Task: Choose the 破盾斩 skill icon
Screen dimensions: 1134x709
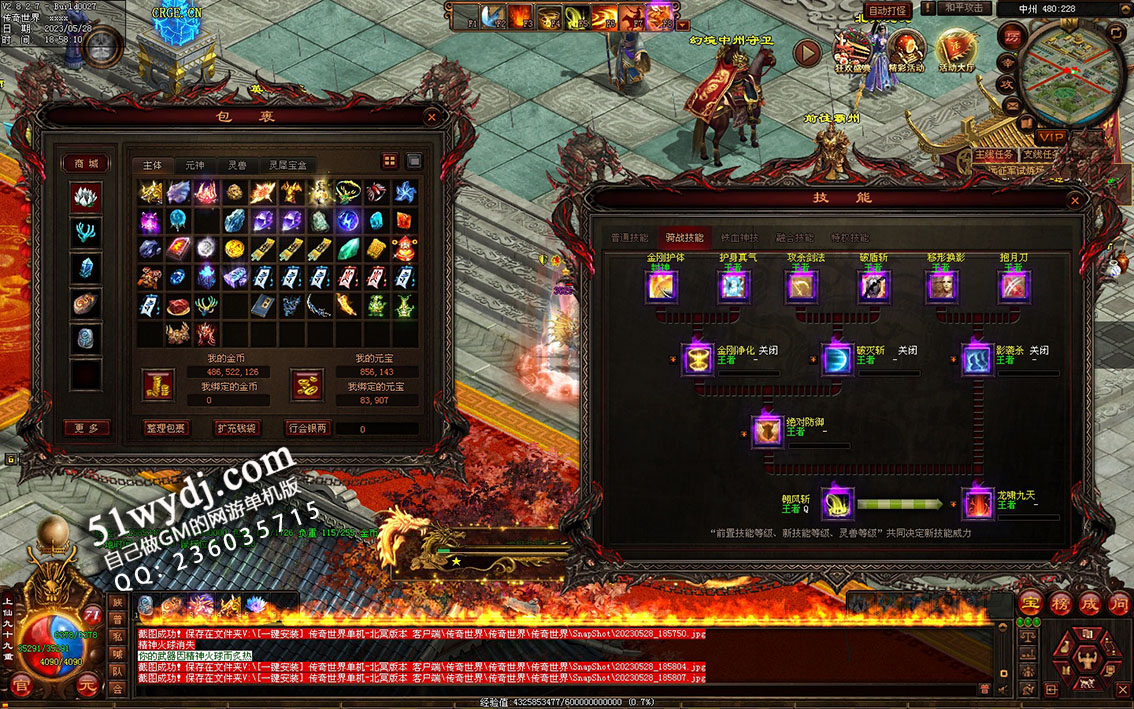Action: pyautogui.click(x=874, y=287)
